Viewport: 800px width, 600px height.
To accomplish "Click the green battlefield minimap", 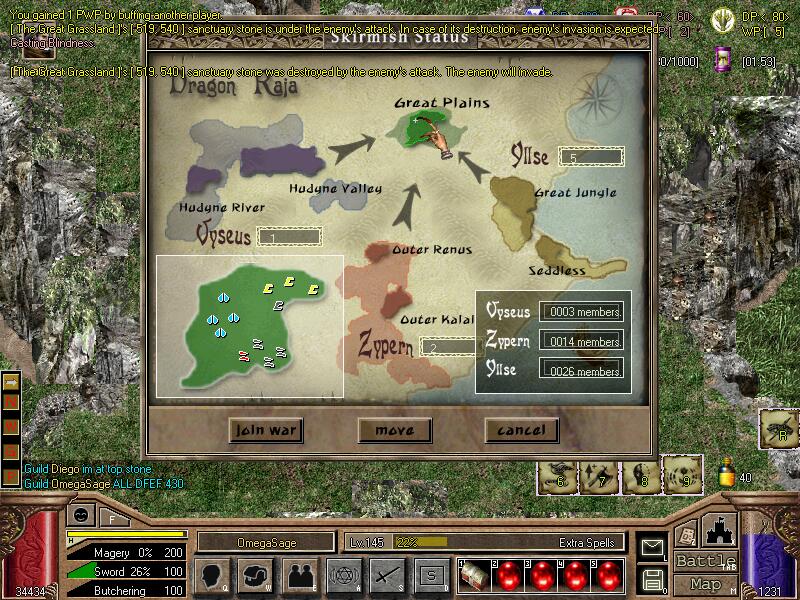I will tap(249, 325).
